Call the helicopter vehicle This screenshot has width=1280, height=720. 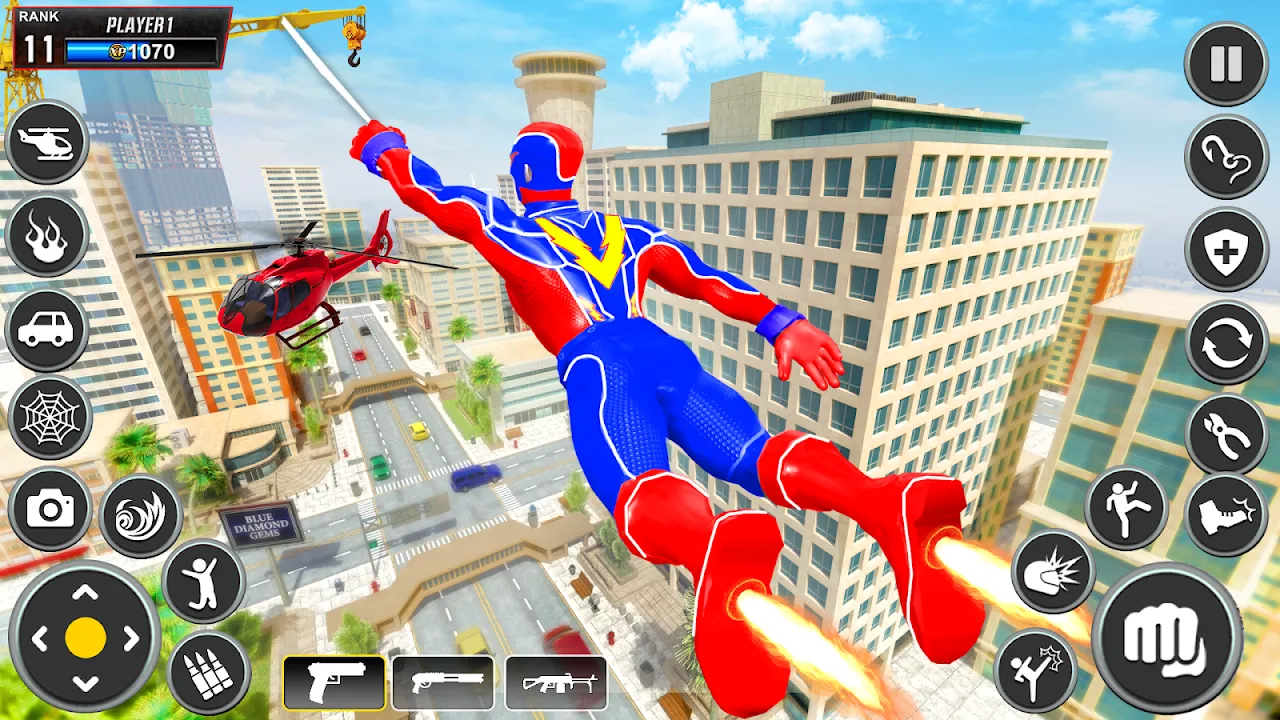47,143
